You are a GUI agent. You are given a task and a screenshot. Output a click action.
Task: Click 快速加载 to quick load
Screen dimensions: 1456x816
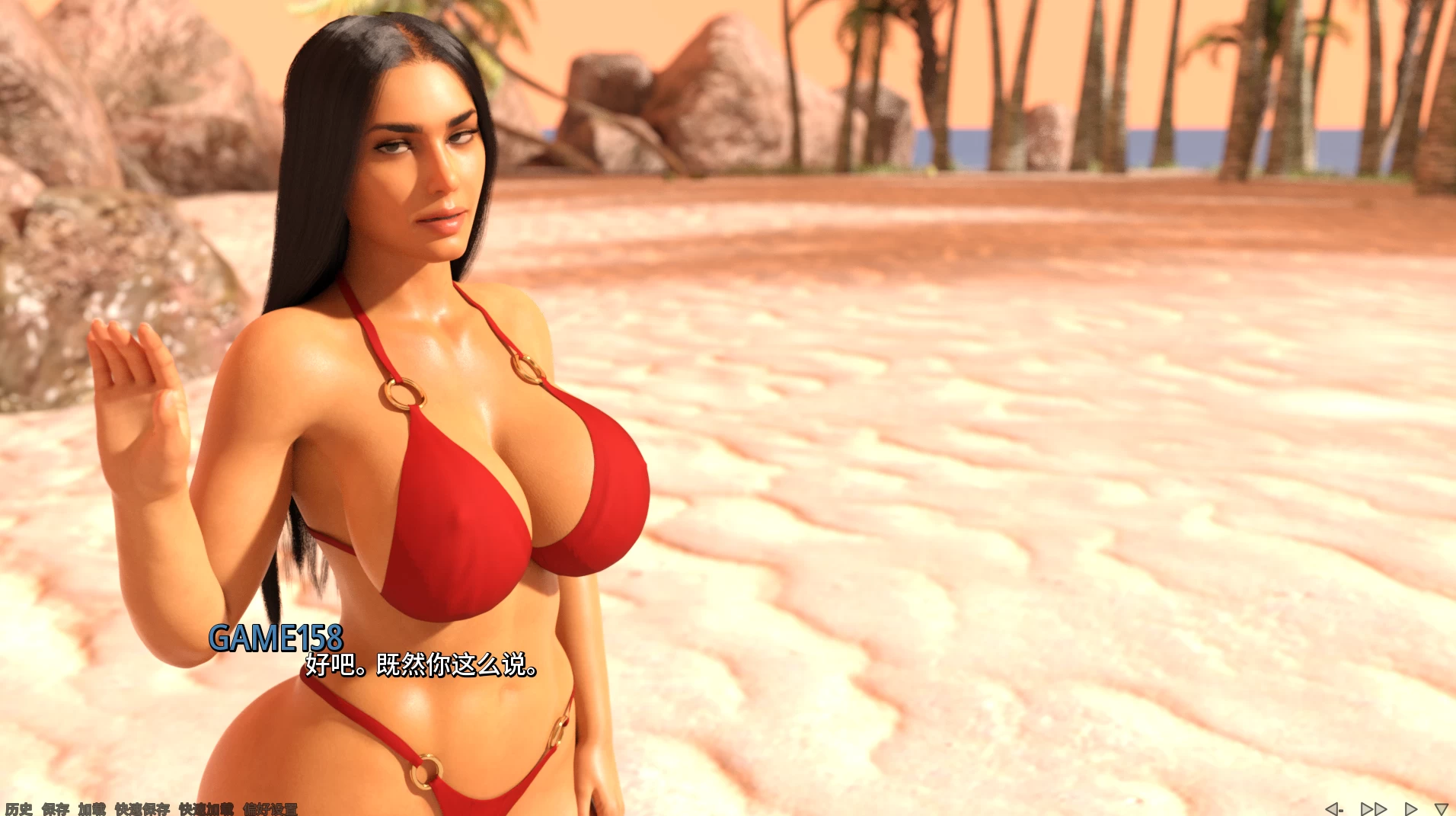coord(206,808)
